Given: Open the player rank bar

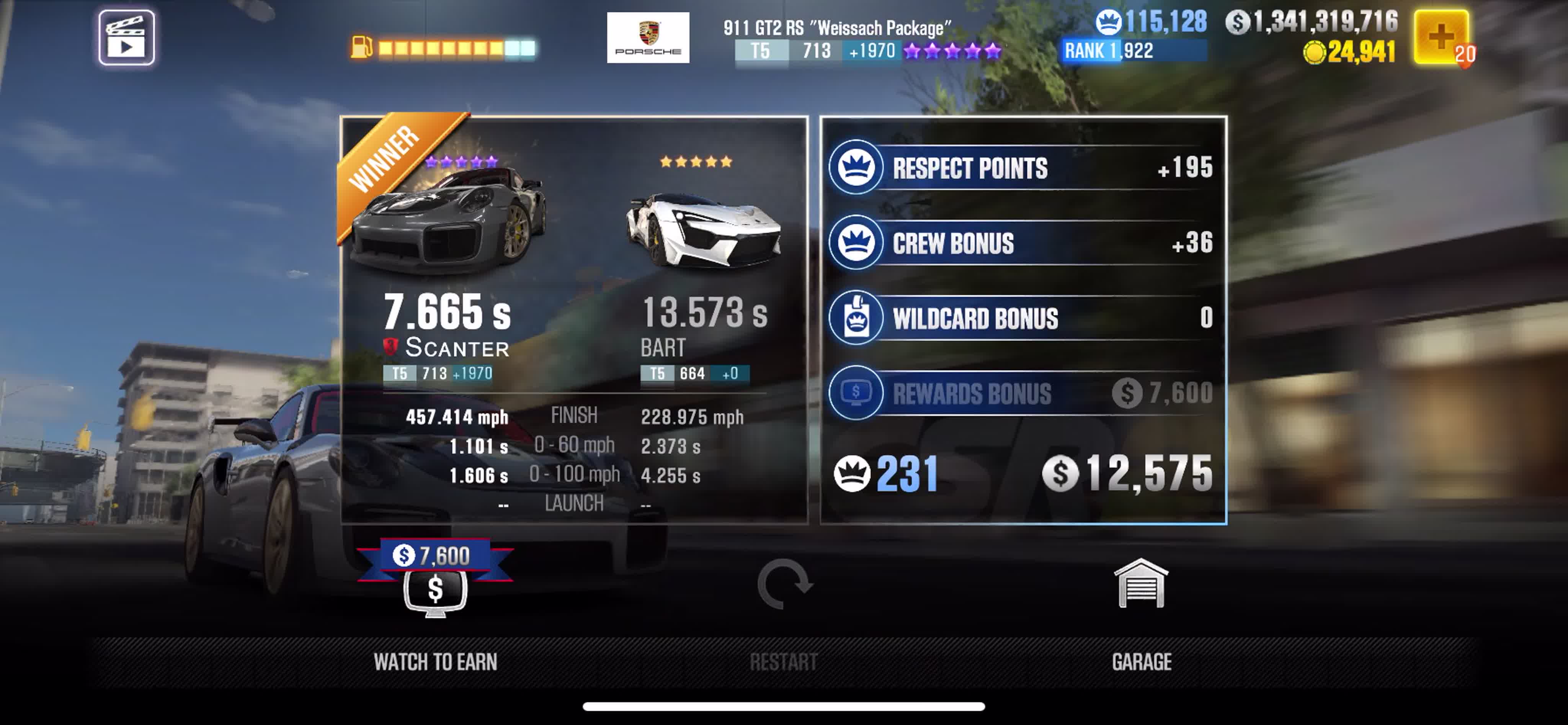Looking at the screenshot, I should click(x=1134, y=51).
